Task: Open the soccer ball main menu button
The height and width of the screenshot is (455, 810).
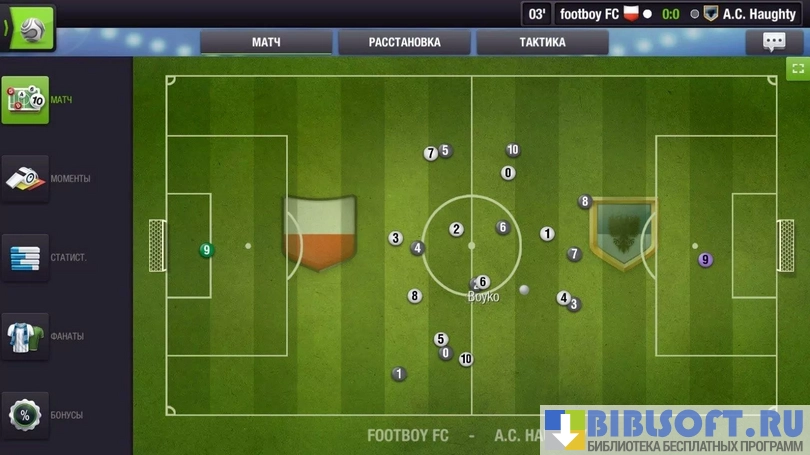Action: pyautogui.click(x=29, y=28)
